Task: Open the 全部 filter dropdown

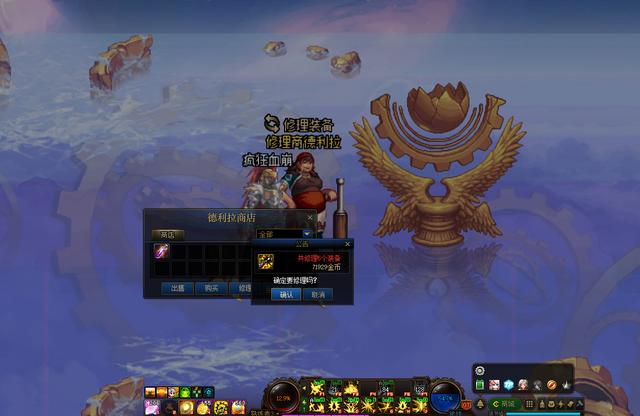Action: pyautogui.click(x=307, y=234)
